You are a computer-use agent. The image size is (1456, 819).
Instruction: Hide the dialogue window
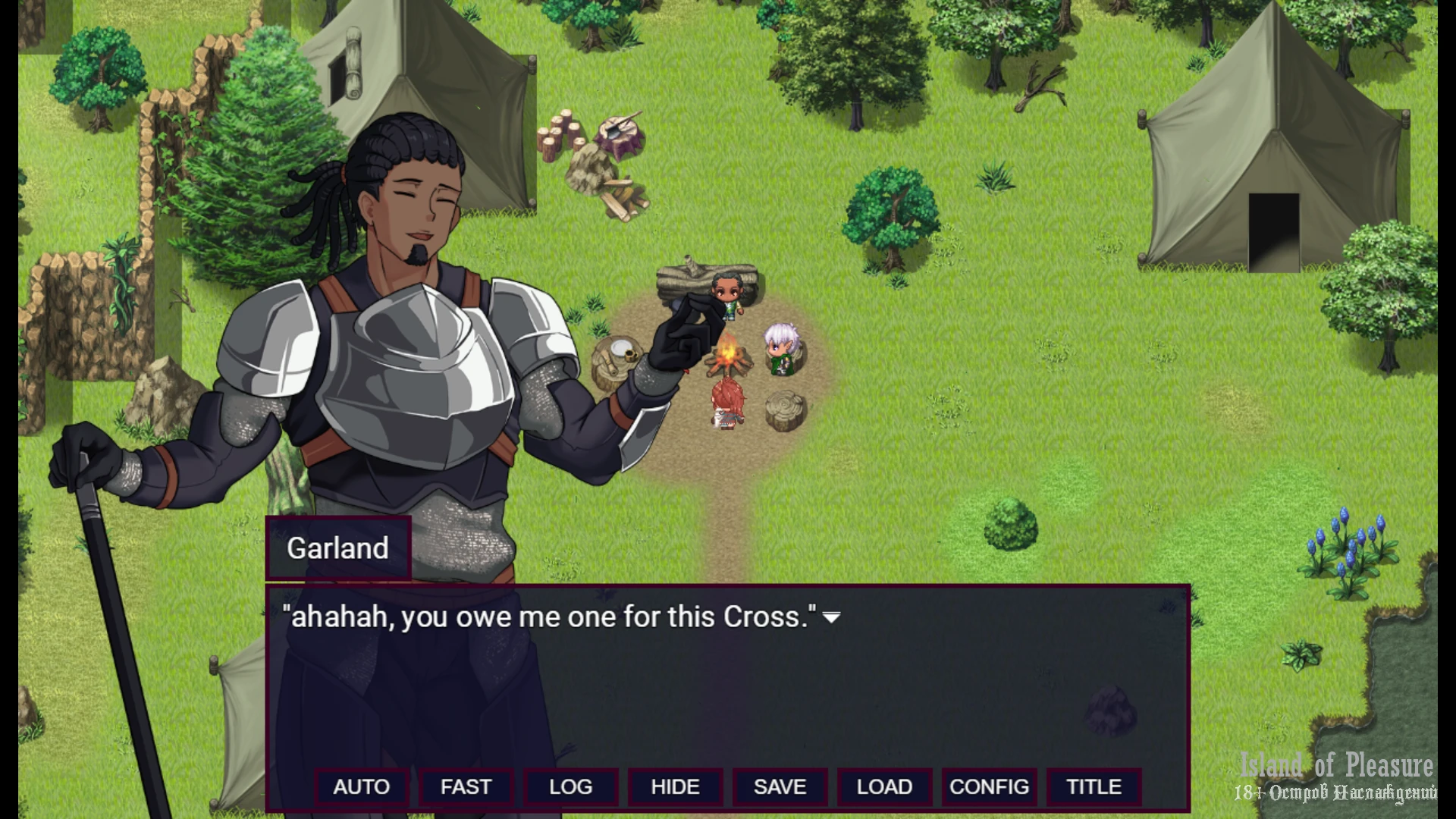[x=676, y=787]
